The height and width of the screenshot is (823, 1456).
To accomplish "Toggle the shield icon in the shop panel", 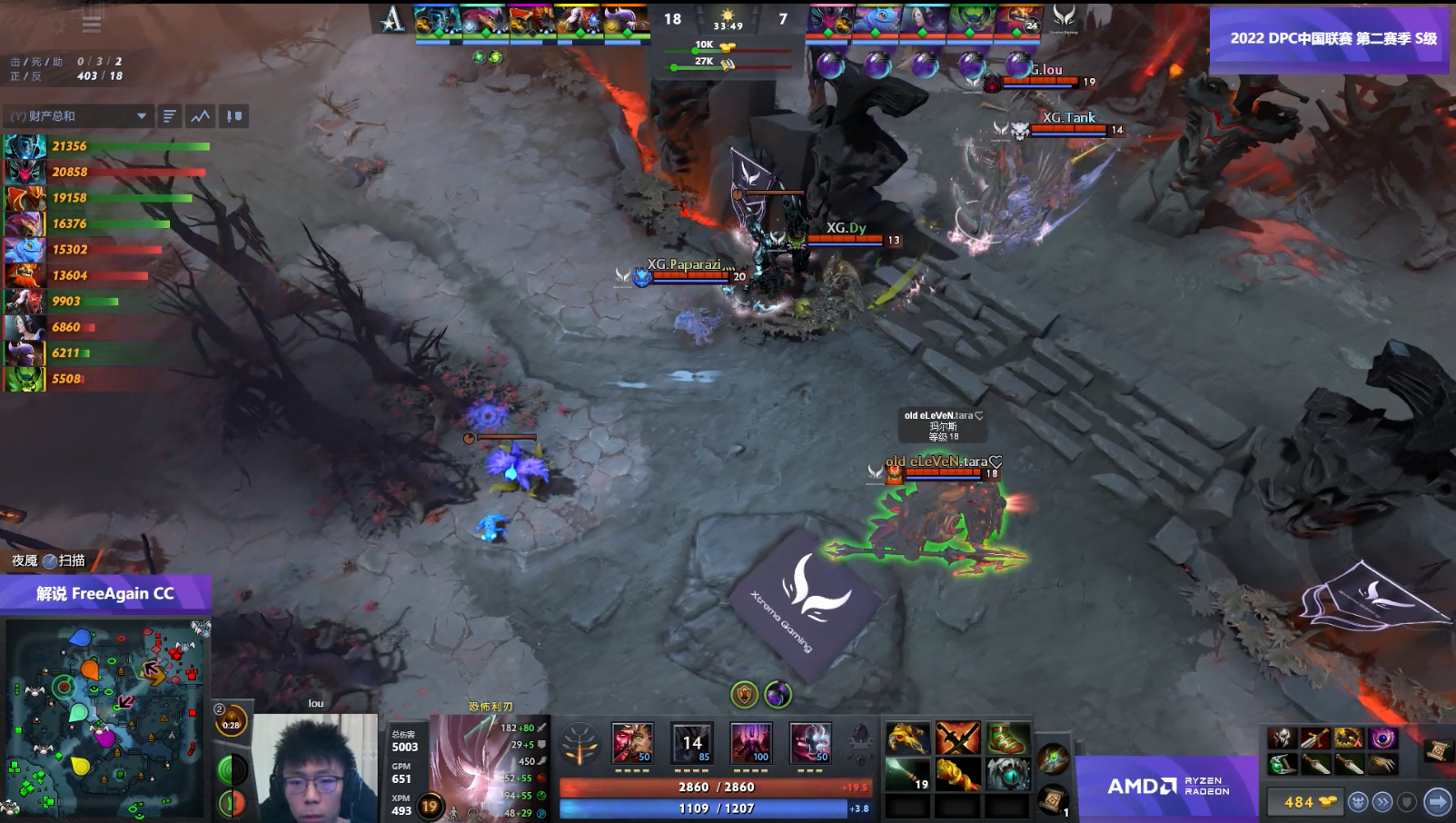I will 1407,802.
